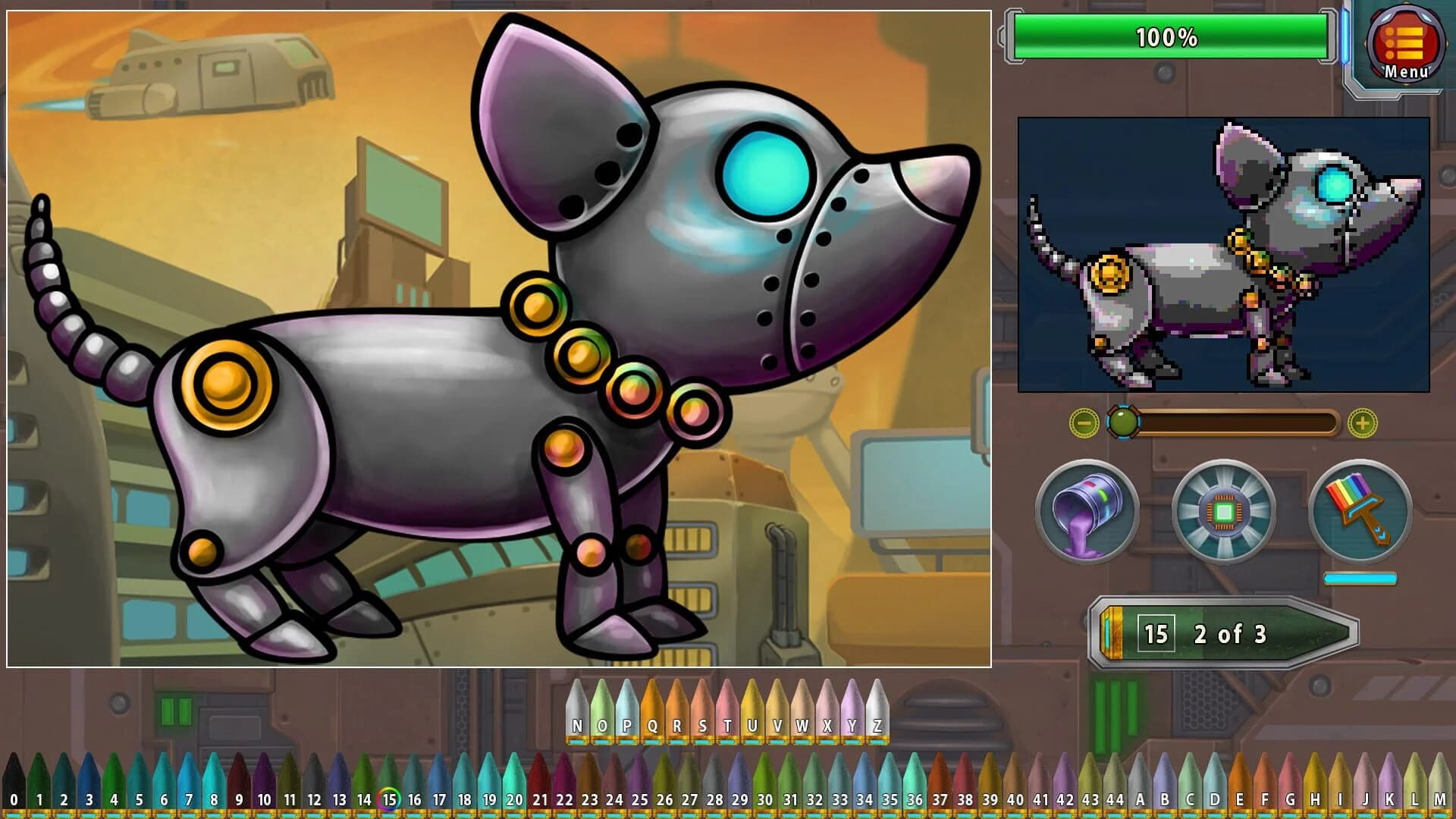Select crayon number 15 in the palette
The image size is (1456, 819).
pyautogui.click(x=390, y=785)
